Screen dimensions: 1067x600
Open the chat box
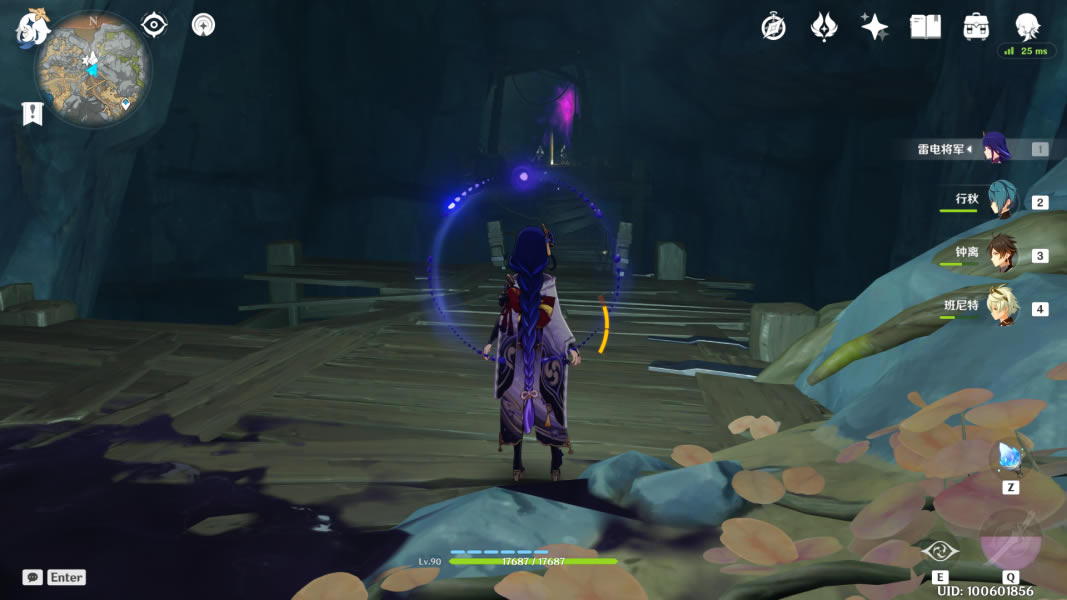(x=54, y=577)
